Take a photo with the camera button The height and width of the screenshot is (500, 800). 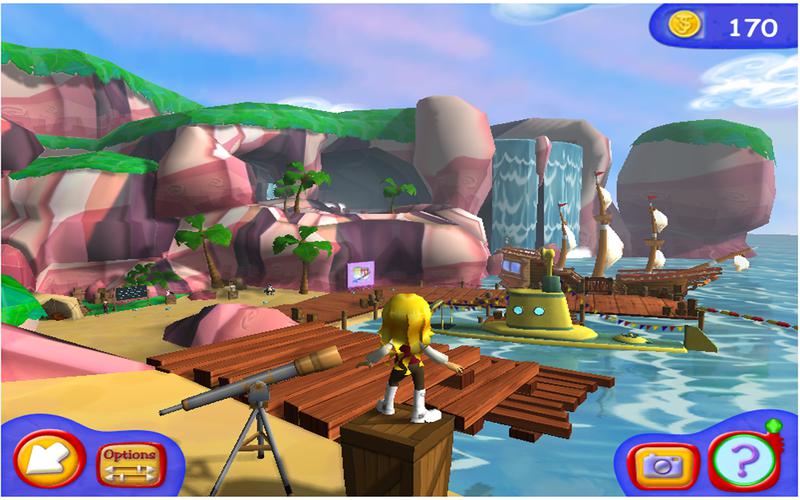[661, 465]
